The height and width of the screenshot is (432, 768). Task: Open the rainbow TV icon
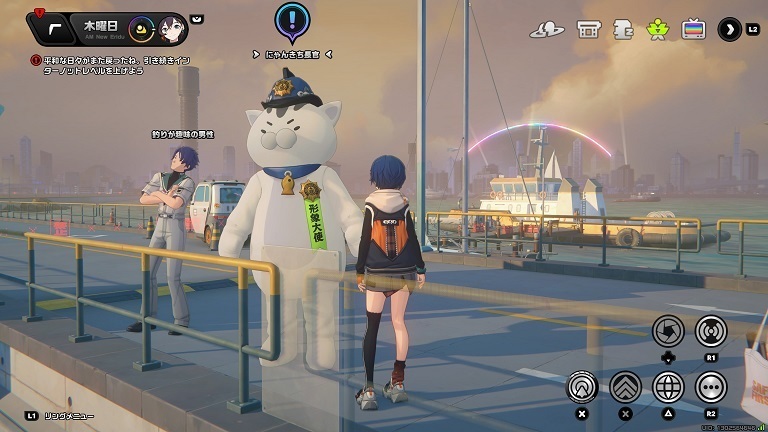693,29
